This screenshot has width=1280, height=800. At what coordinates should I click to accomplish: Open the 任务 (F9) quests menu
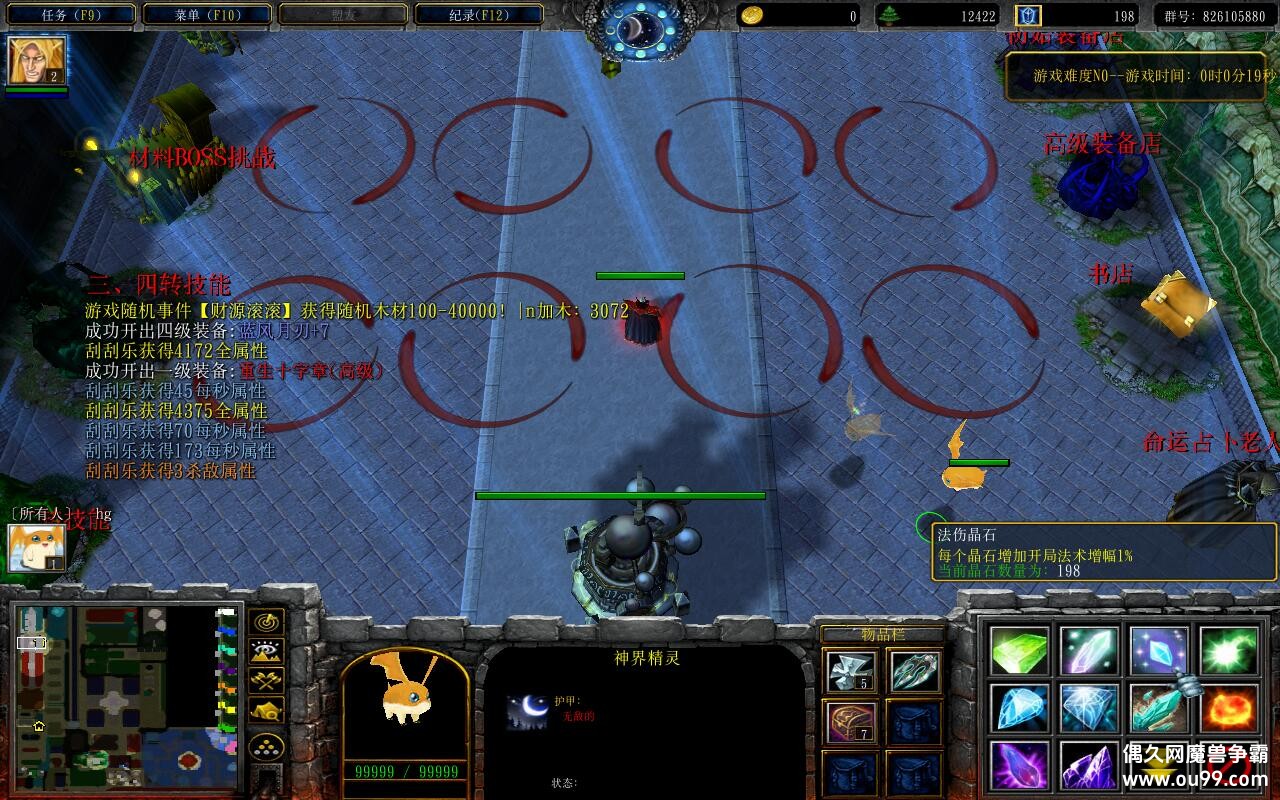tap(73, 15)
